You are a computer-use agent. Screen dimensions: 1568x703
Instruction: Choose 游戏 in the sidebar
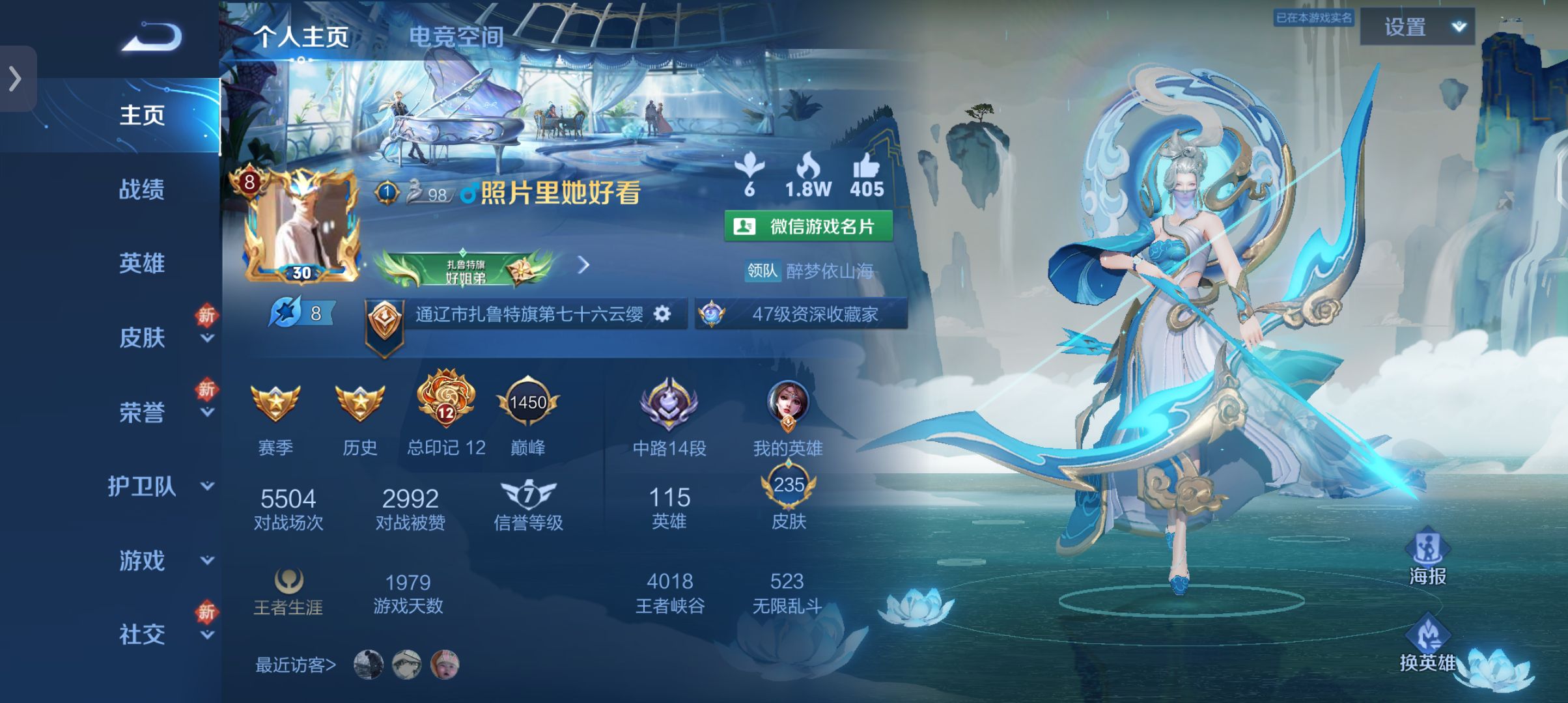click(141, 560)
